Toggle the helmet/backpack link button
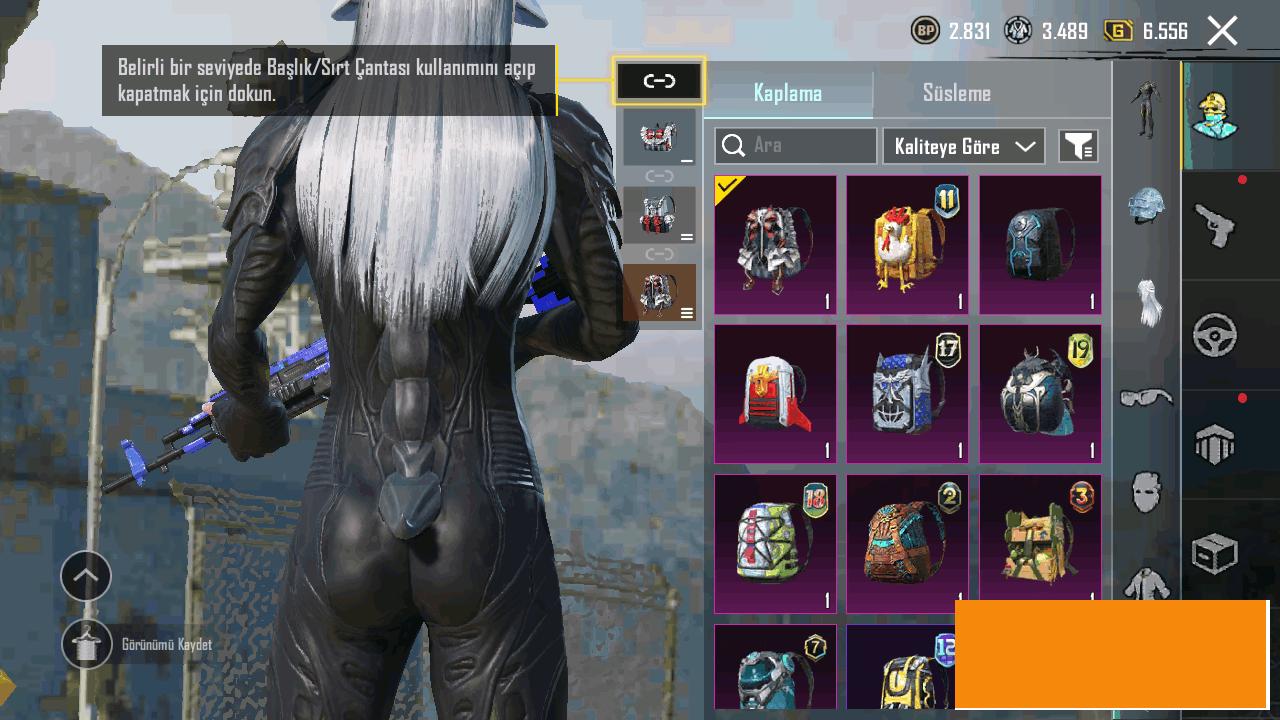Screen dimensions: 1280x720 659,81
